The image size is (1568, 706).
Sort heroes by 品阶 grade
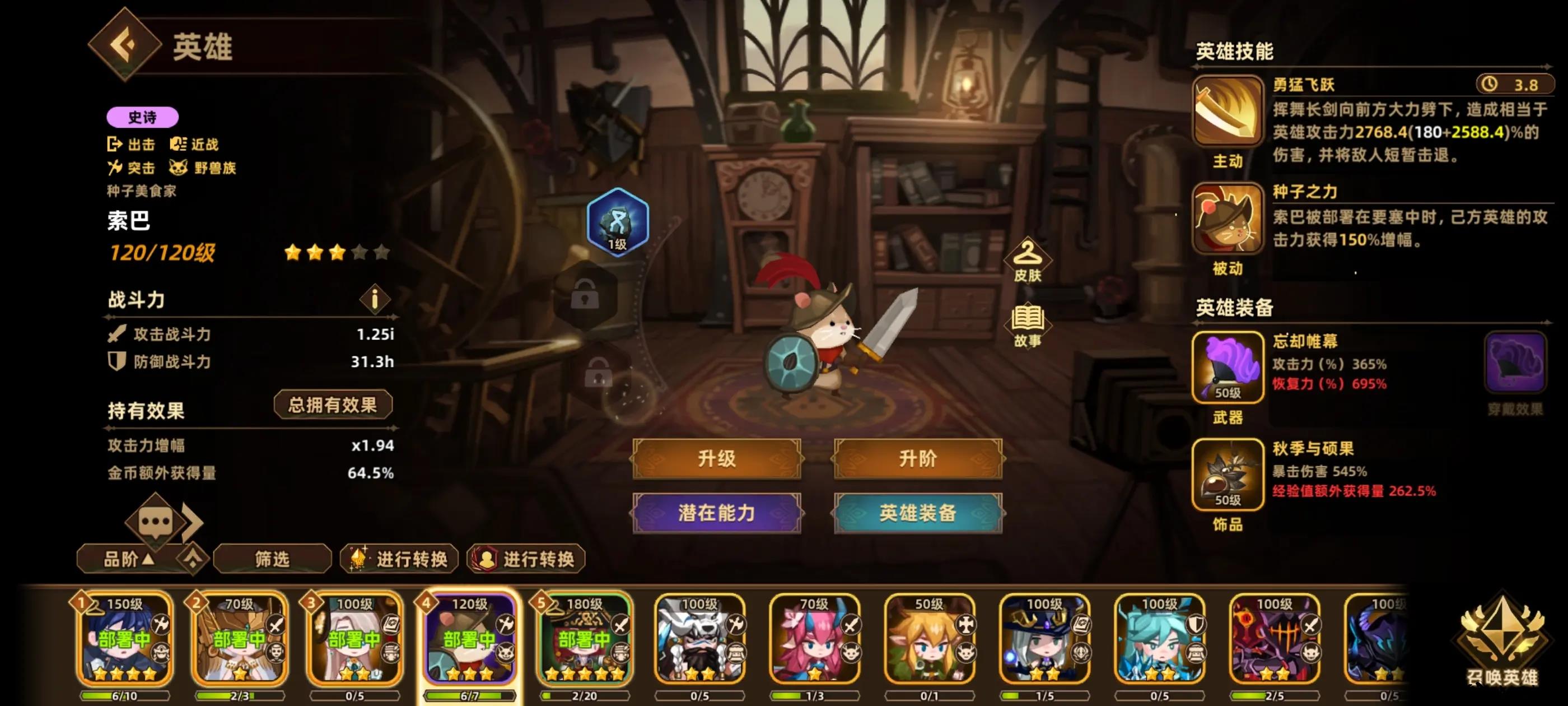(129, 559)
